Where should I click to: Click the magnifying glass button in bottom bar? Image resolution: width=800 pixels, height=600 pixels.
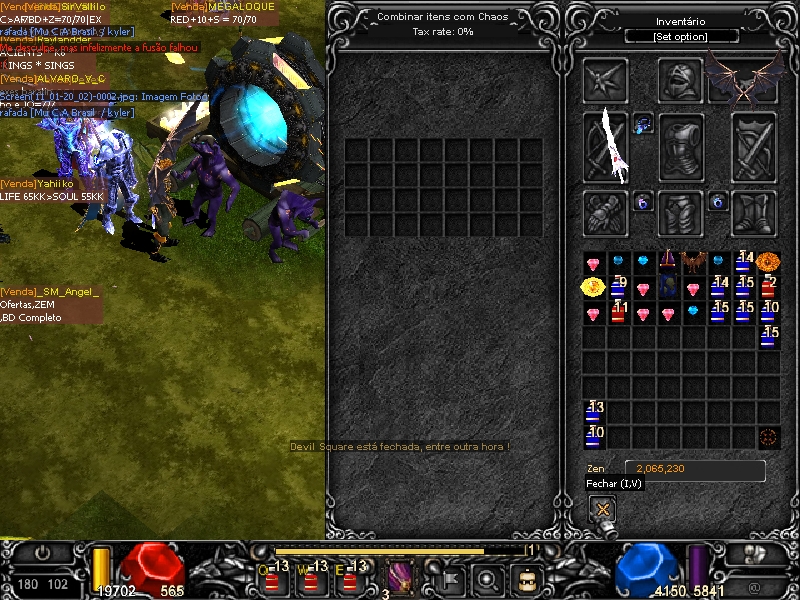point(488,579)
